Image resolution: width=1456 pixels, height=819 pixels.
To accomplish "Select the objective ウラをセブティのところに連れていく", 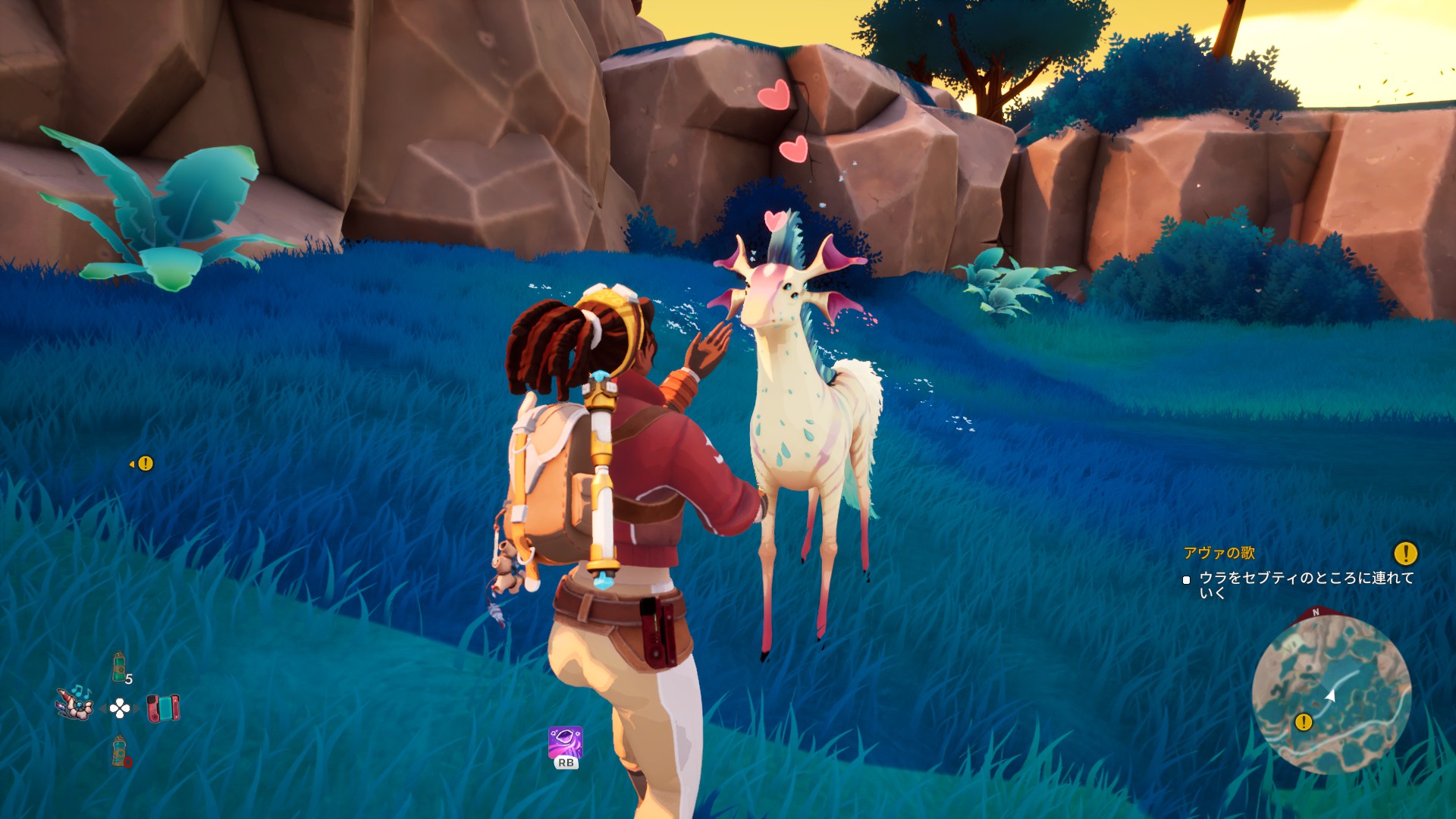I will coord(1306,585).
